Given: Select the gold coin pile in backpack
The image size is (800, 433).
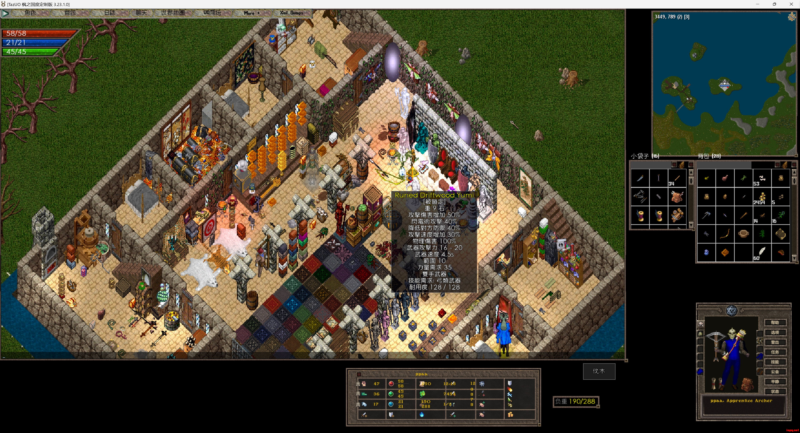Looking at the screenshot, I should [x=762, y=195].
